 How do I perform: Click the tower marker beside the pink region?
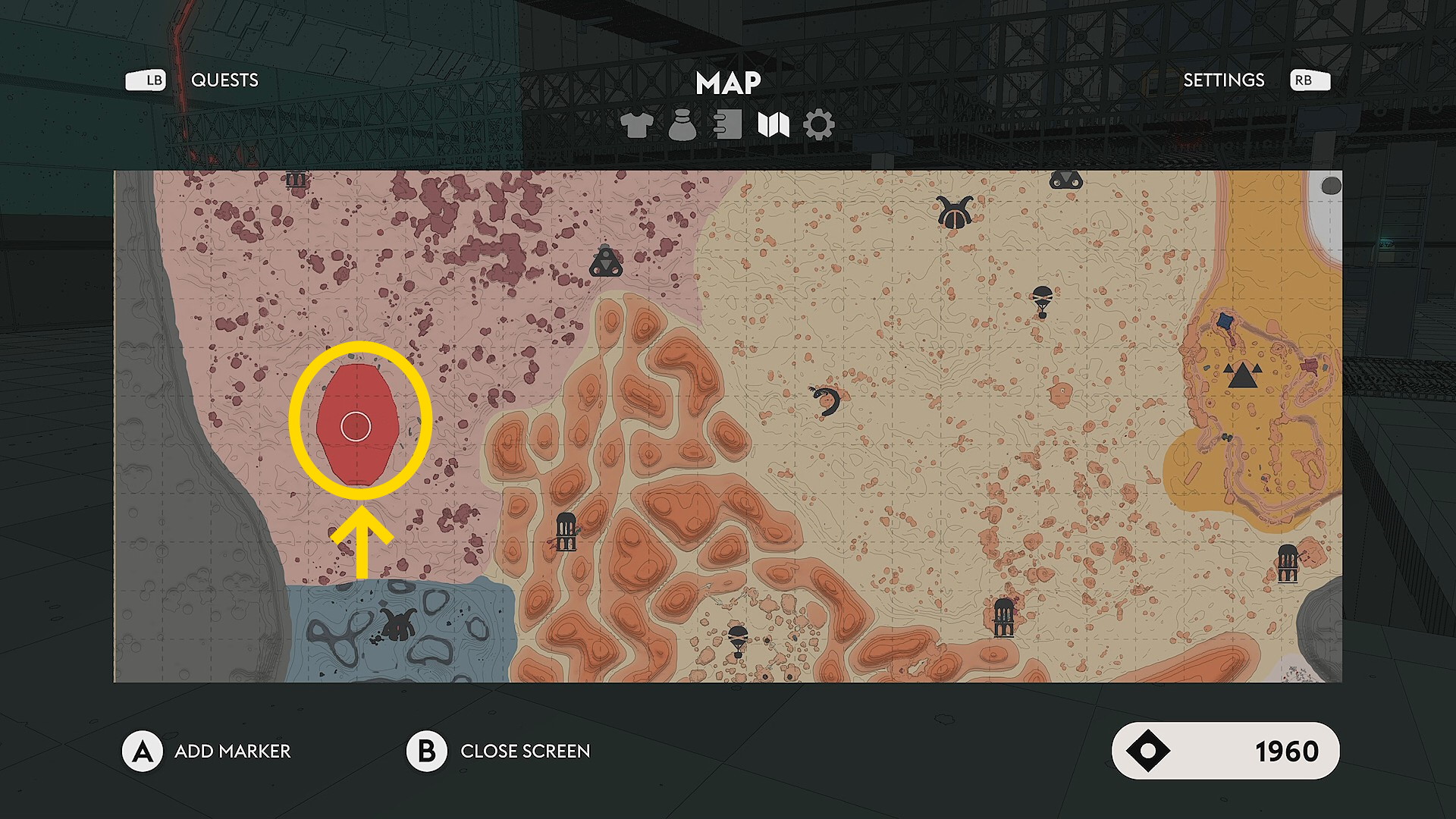pyautogui.click(x=566, y=531)
